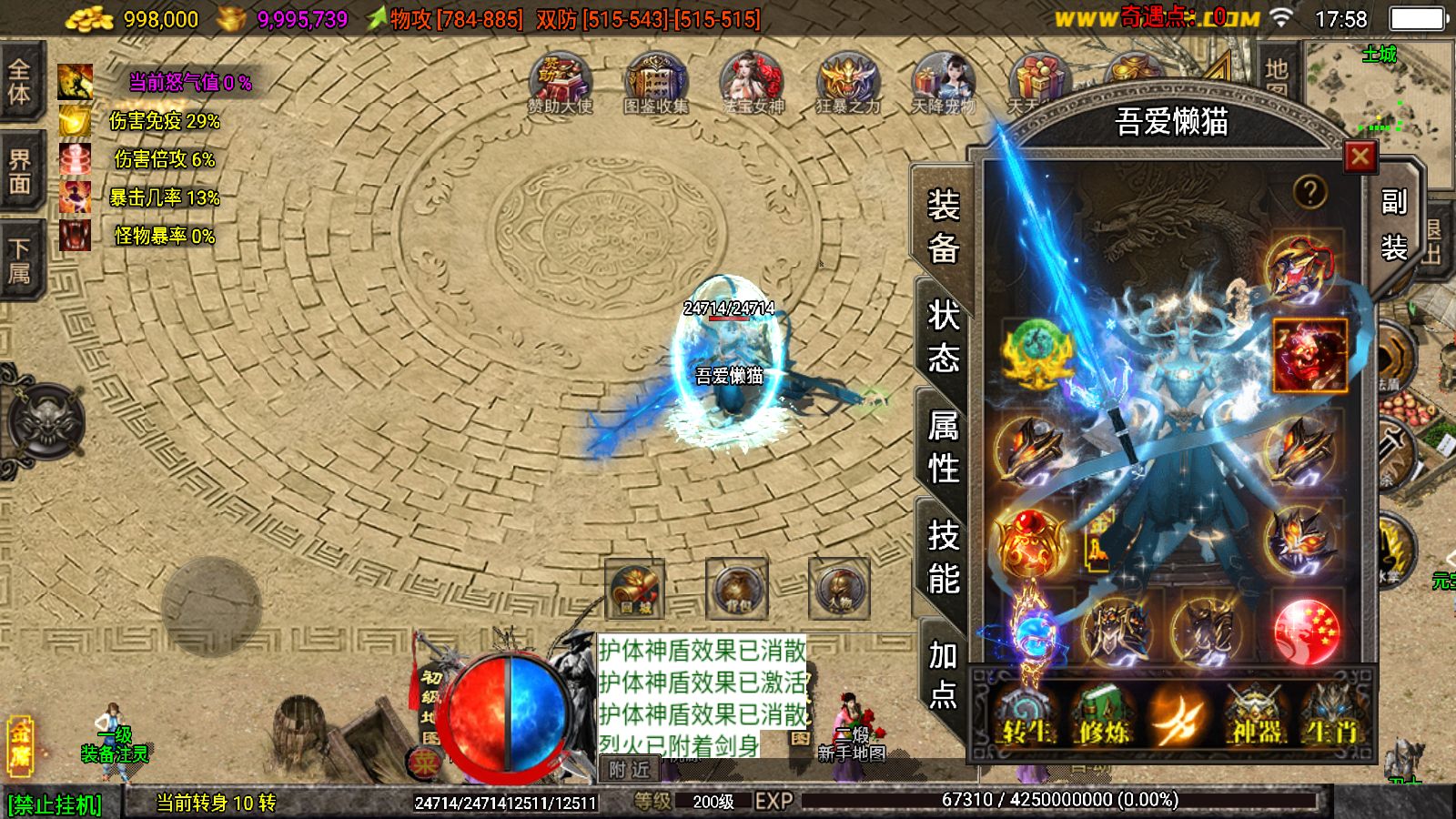Switch to the 加点 stat points tab
Screen dimensions: 1456x819
[x=943, y=673]
